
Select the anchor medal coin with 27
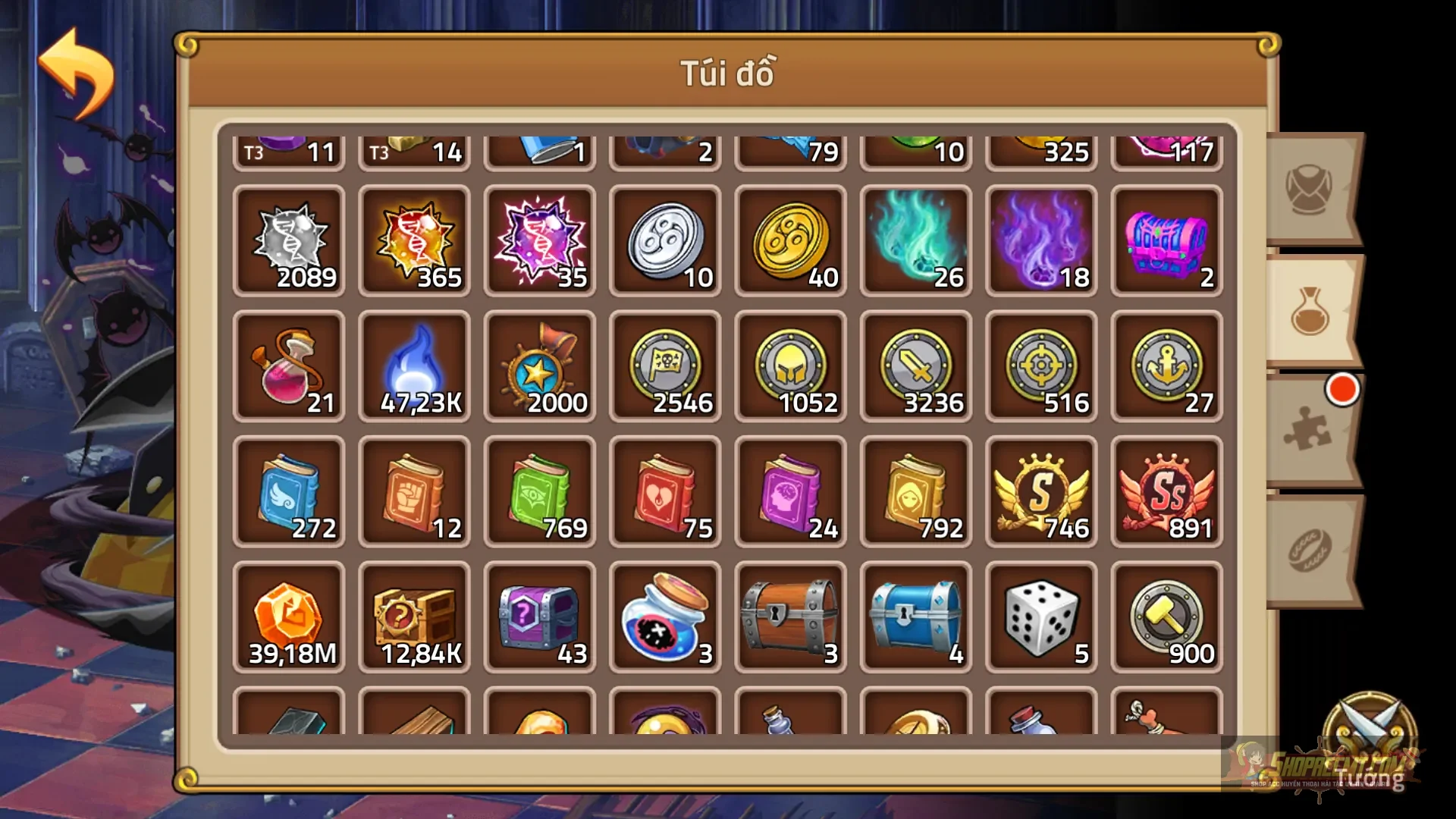[x=1166, y=366]
